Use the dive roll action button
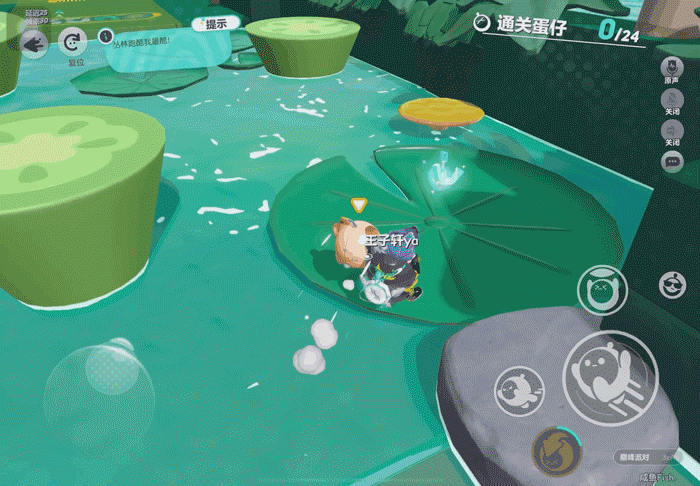The image size is (700, 486). pos(519,390)
